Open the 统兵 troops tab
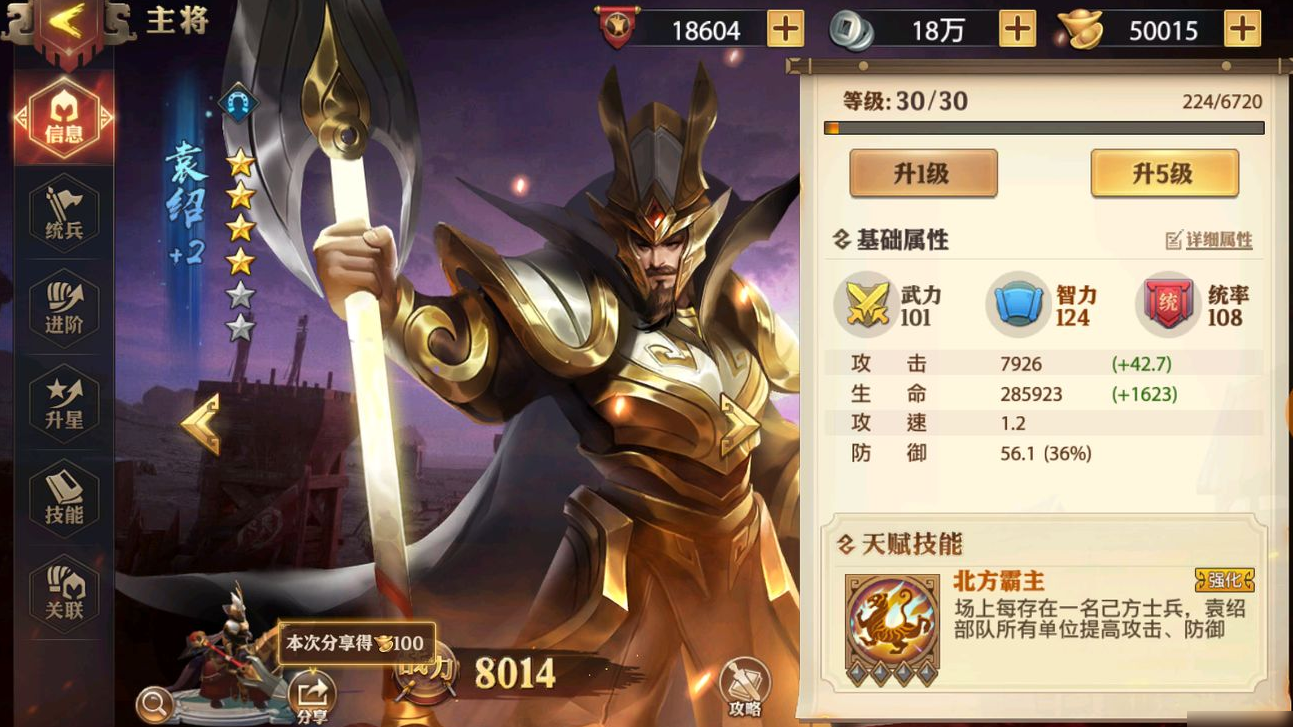Screen dimensions: 1293x727 (x=64, y=214)
